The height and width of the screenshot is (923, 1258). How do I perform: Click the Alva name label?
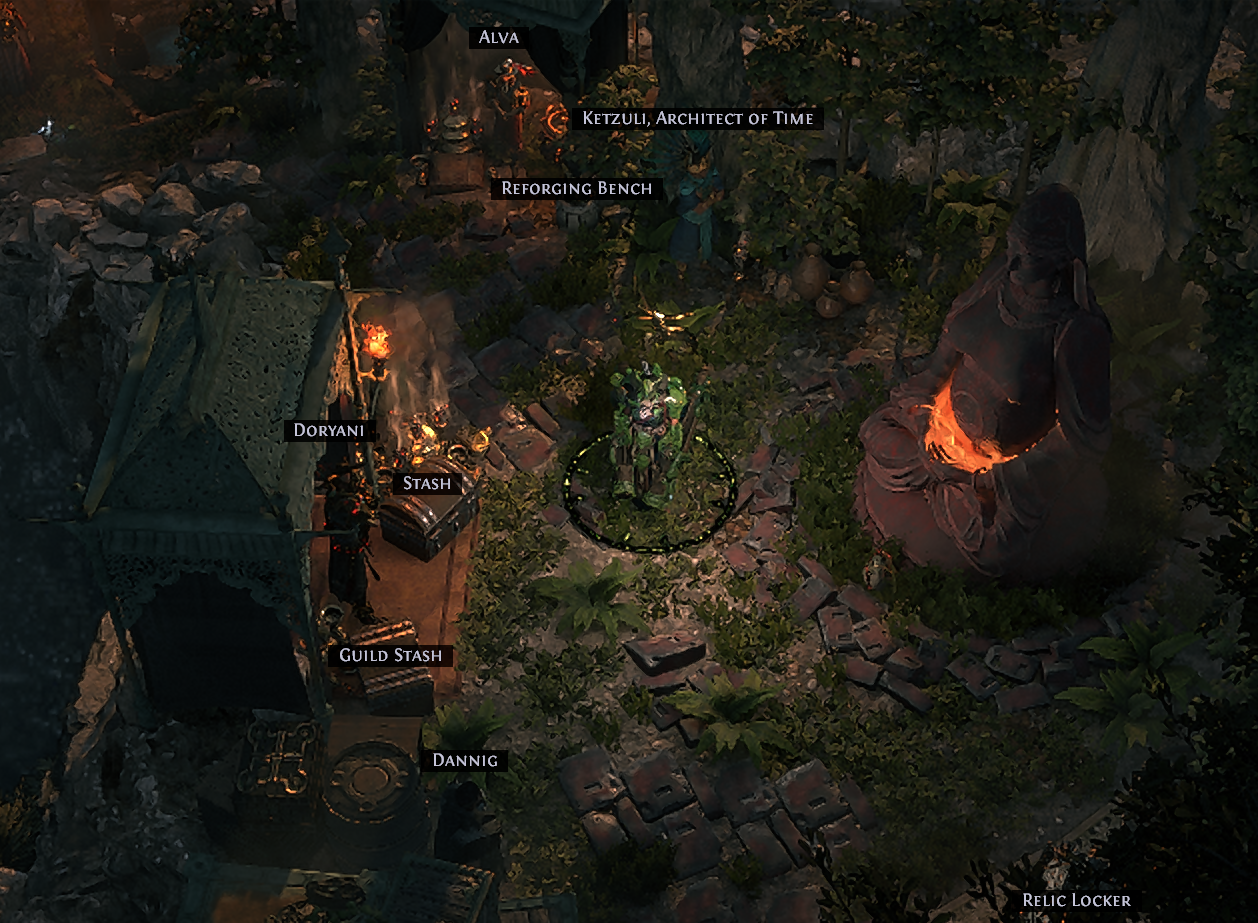pos(499,37)
